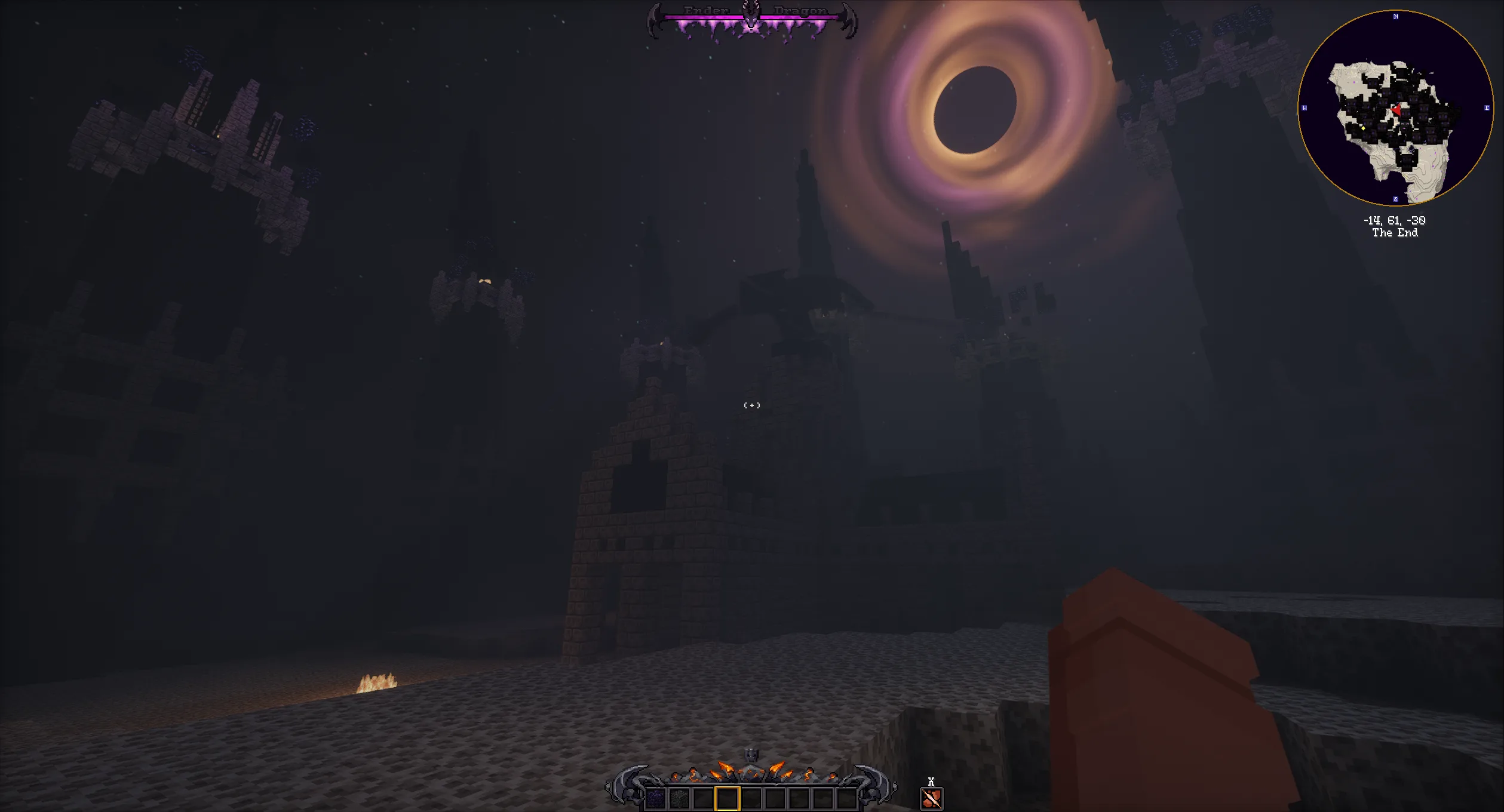Toggle the E compass marker on the minimap
The height and width of the screenshot is (812, 1504).
(1487, 108)
